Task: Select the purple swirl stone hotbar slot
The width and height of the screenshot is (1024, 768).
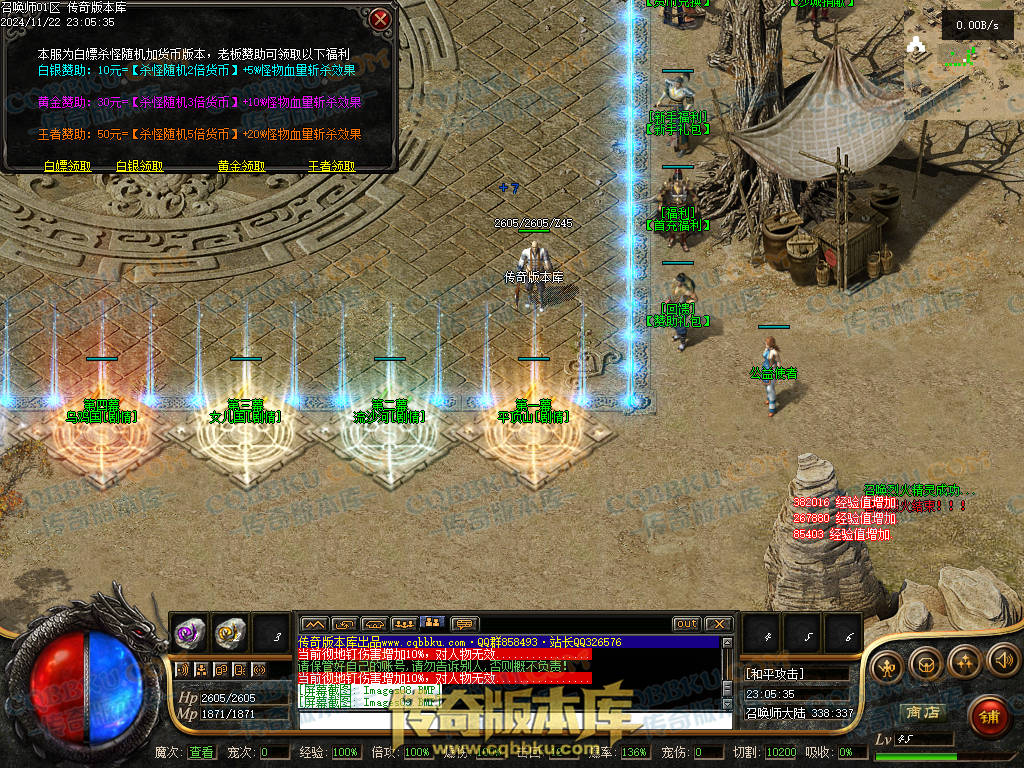Action: (x=190, y=632)
